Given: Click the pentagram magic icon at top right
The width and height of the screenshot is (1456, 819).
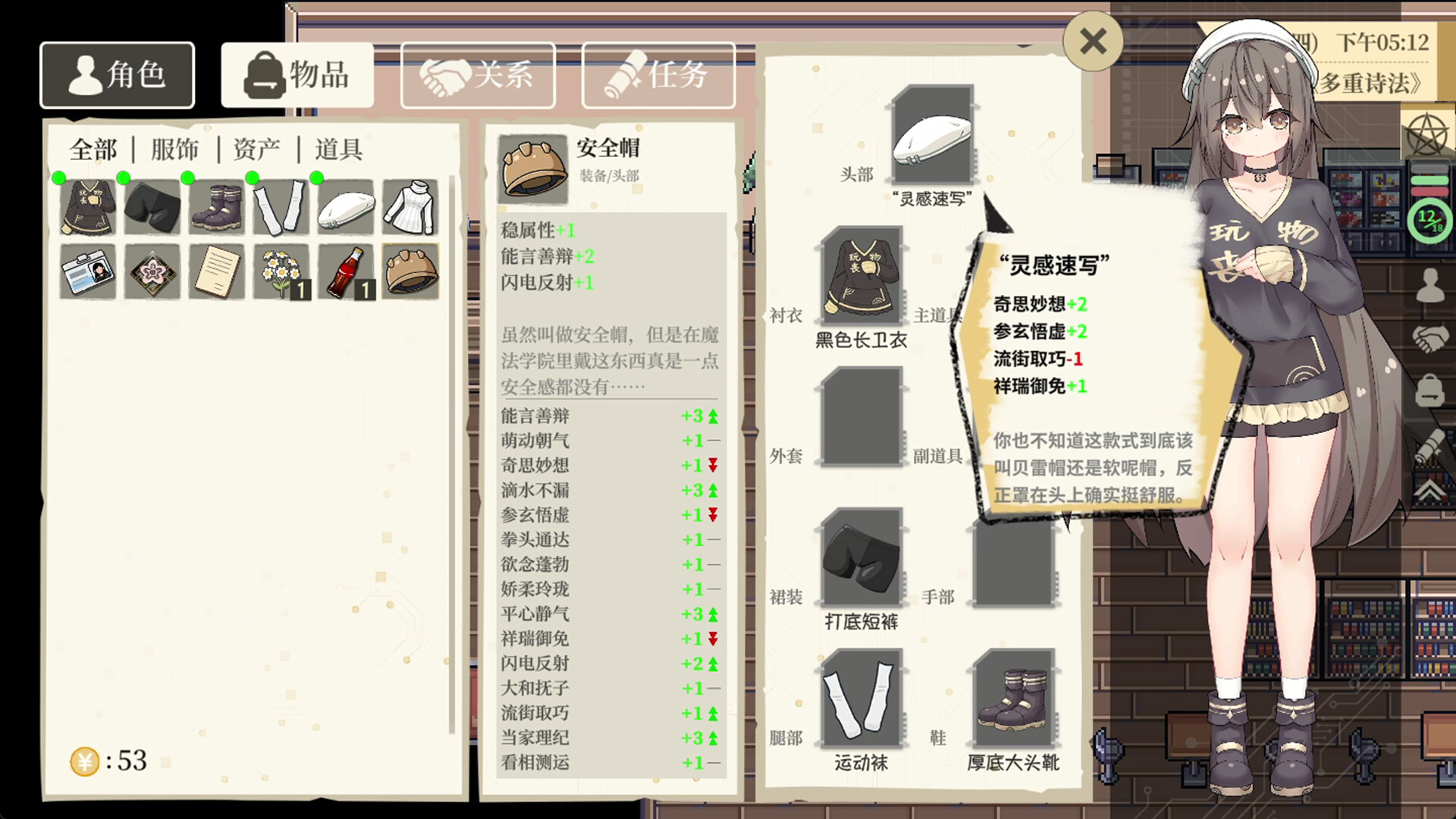Looking at the screenshot, I should tap(1427, 135).
